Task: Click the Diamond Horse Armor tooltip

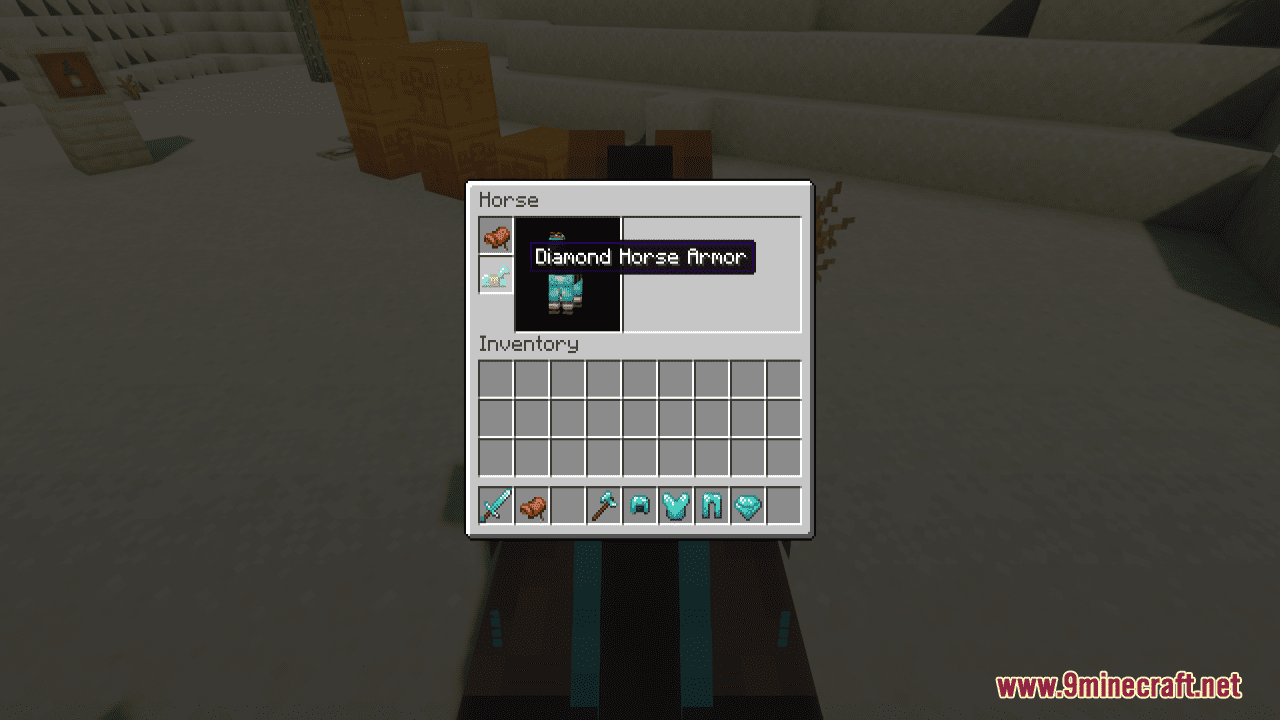Action: [x=641, y=257]
